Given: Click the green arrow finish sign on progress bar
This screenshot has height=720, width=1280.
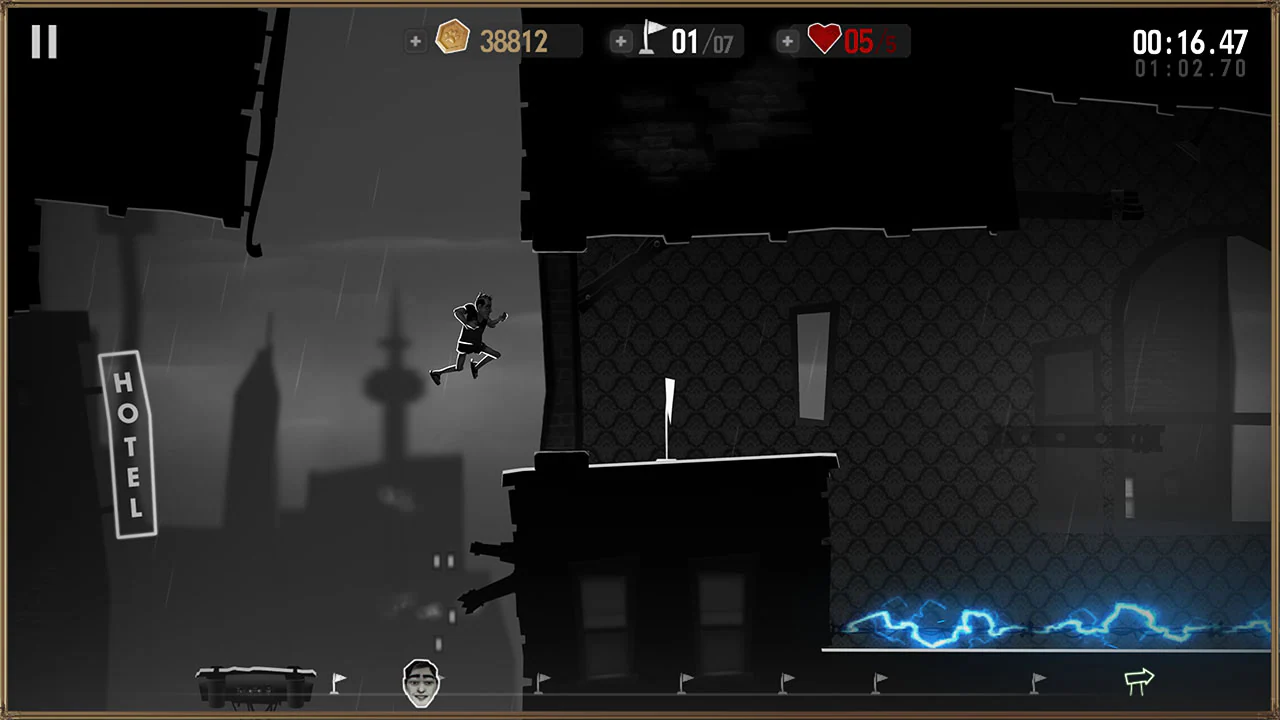Looking at the screenshot, I should coord(1139,680).
